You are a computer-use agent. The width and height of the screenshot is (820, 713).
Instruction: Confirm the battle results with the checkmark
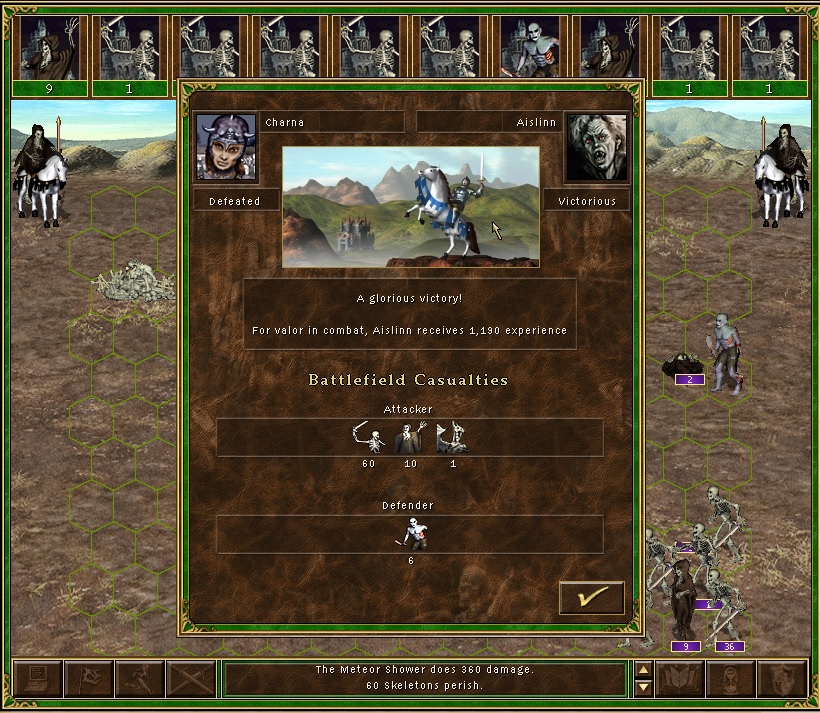point(592,598)
